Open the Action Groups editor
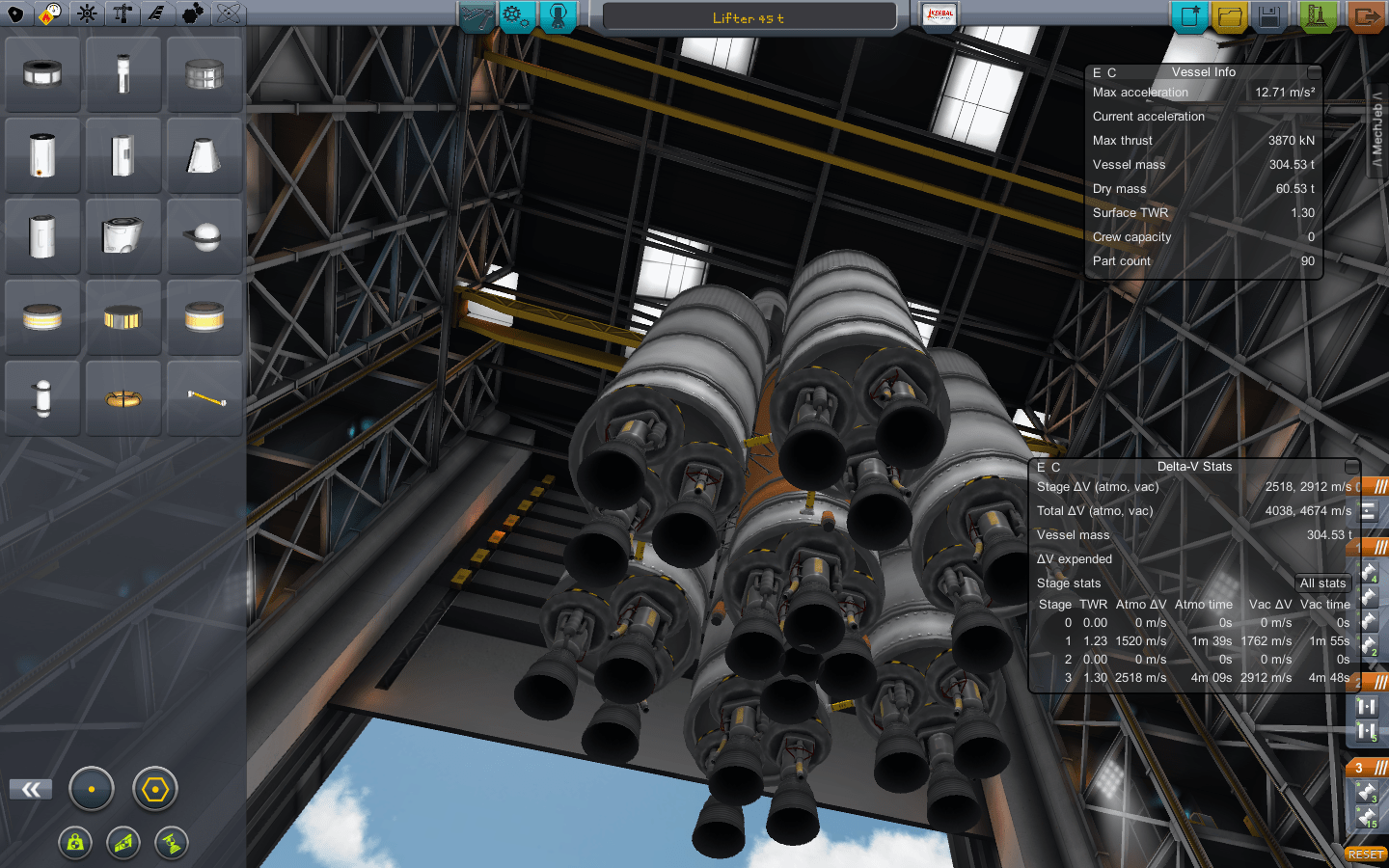This screenshot has width=1389, height=868. (515, 16)
